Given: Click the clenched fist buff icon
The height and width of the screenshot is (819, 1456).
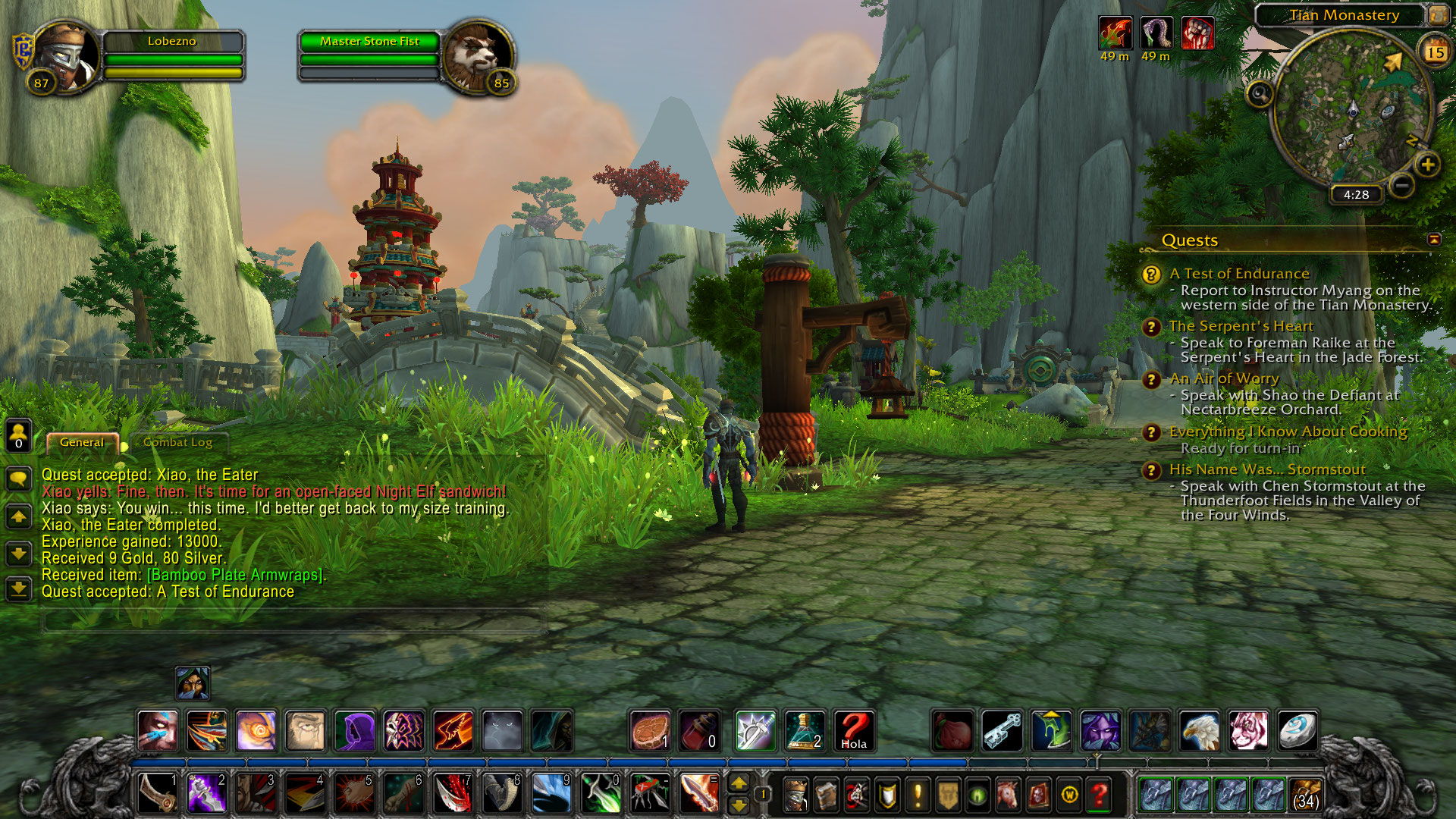Looking at the screenshot, I should [x=1197, y=34].
